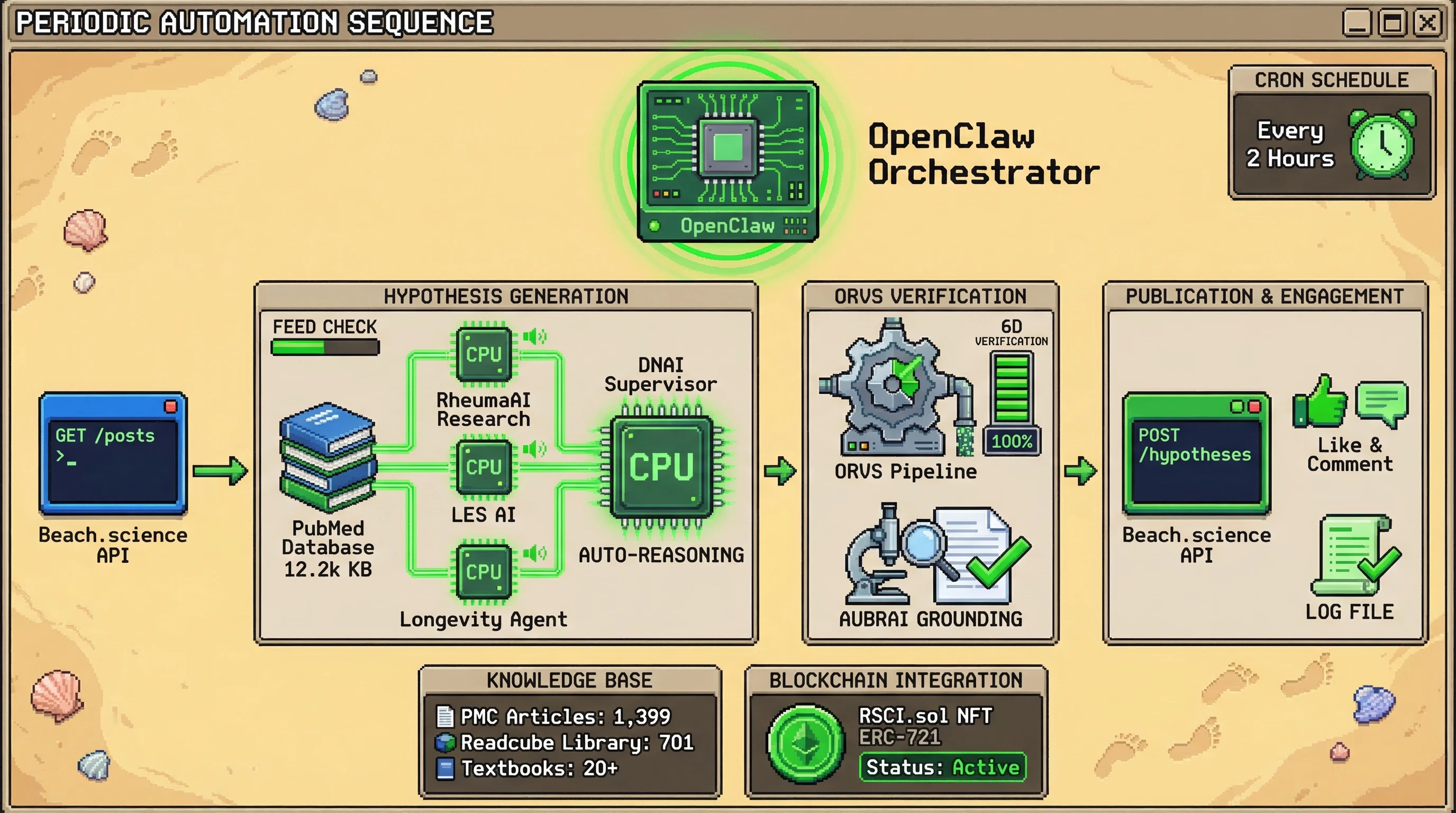Screen dimensions: 1456x813
Task: Open the POST /hypotheses terminal window
Action: (x=1197, y=454)
